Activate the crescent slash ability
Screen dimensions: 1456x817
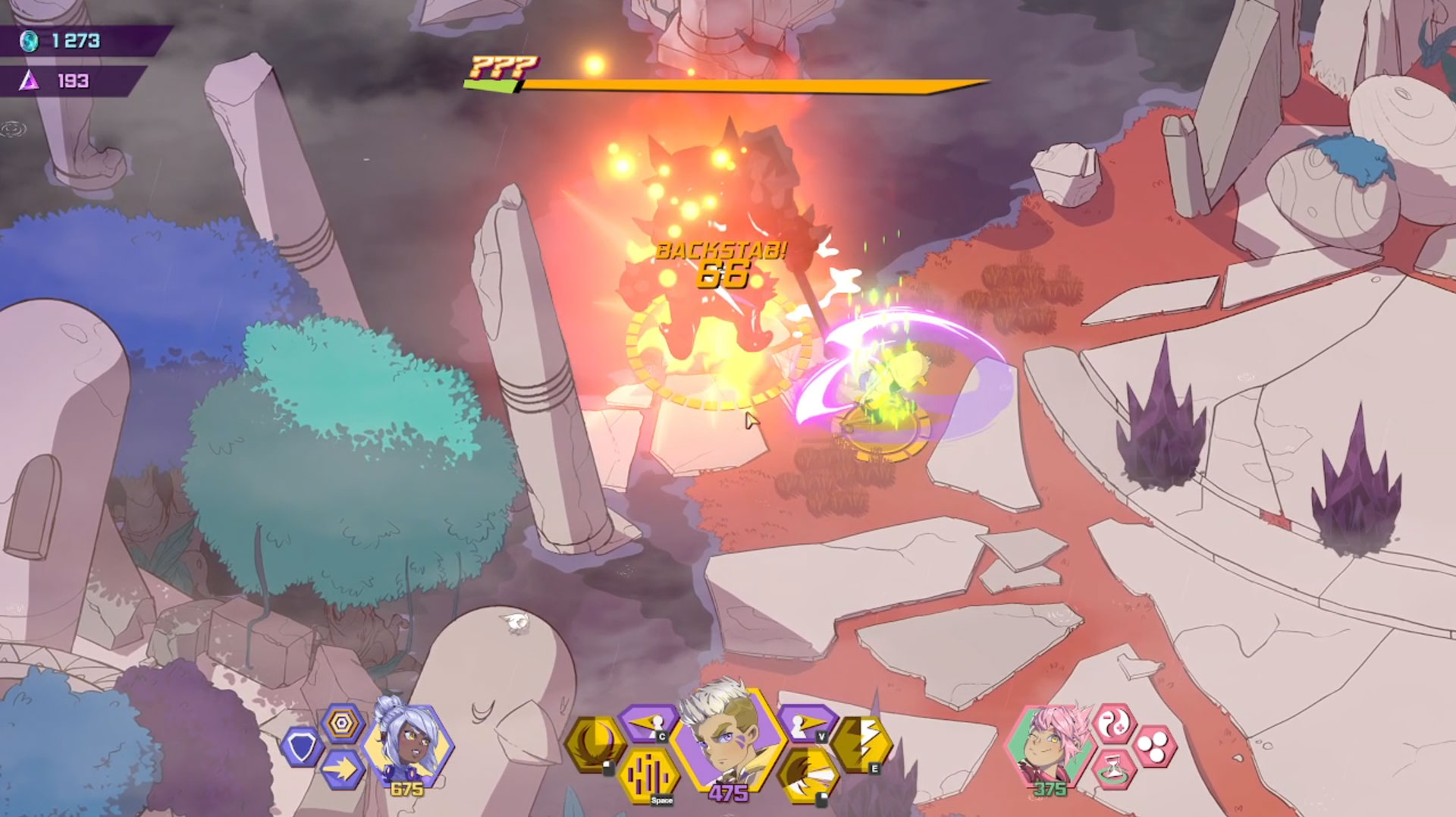(595, 745)
